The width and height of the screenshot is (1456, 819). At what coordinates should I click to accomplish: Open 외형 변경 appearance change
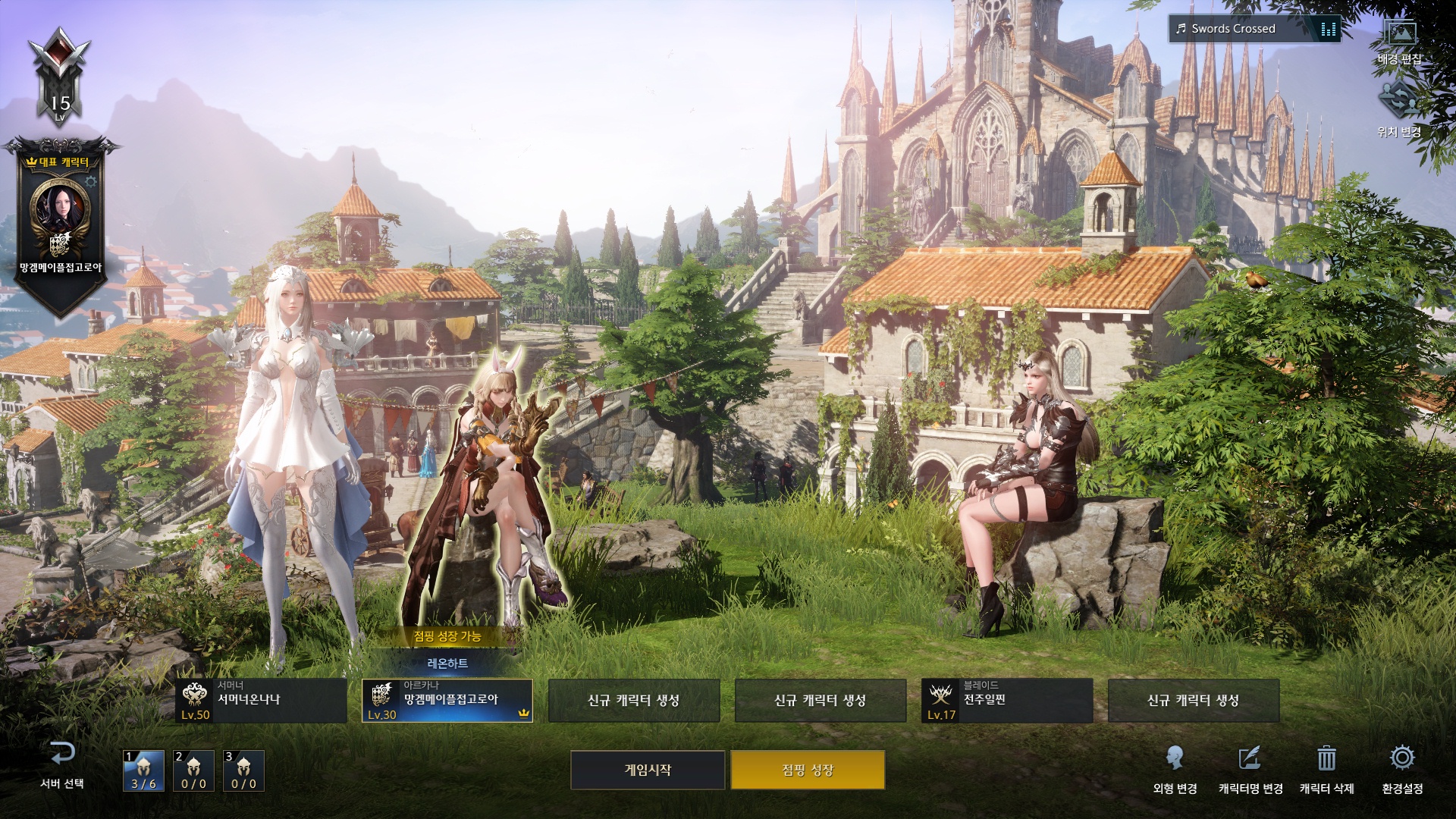(1175, 767)
